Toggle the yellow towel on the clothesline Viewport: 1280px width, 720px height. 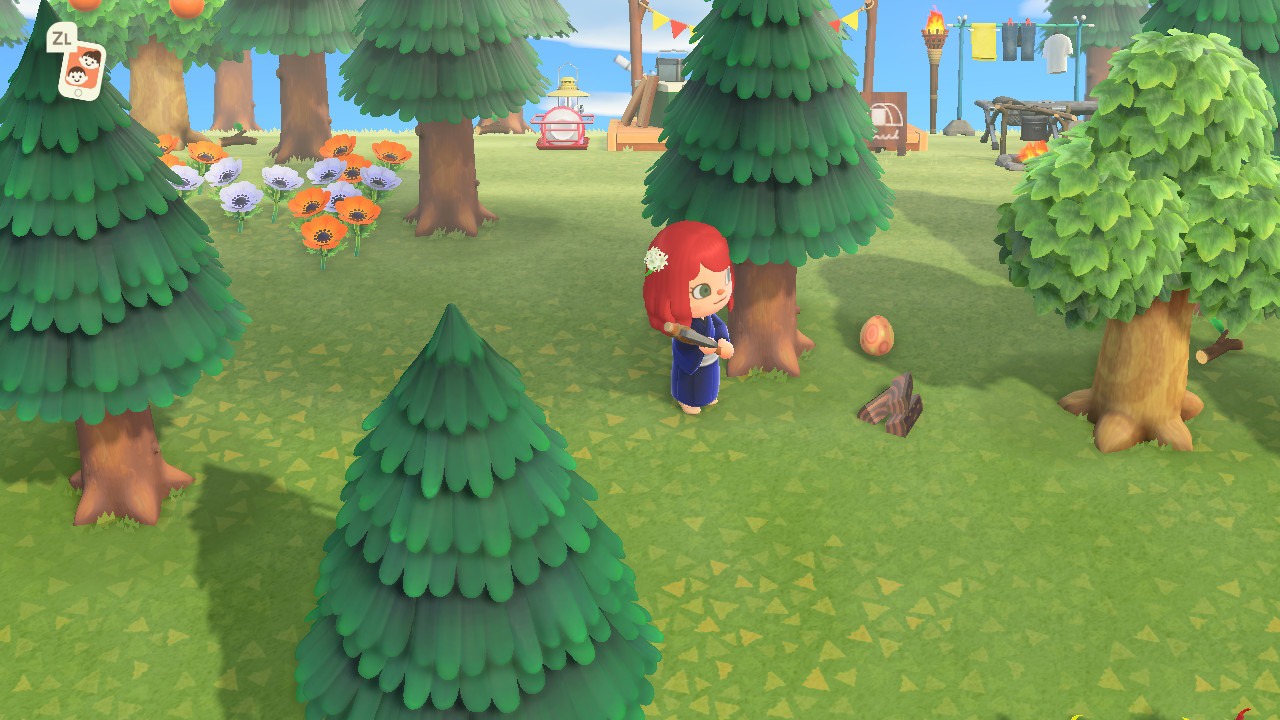point(984,42)
